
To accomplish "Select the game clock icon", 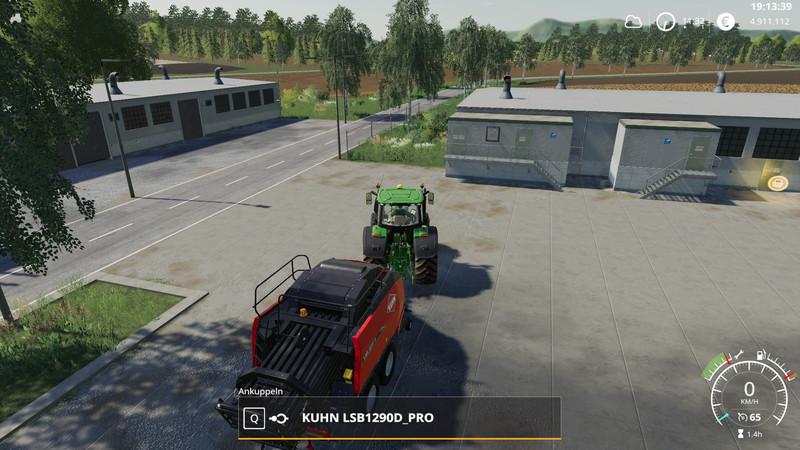I will pos(665,21).
